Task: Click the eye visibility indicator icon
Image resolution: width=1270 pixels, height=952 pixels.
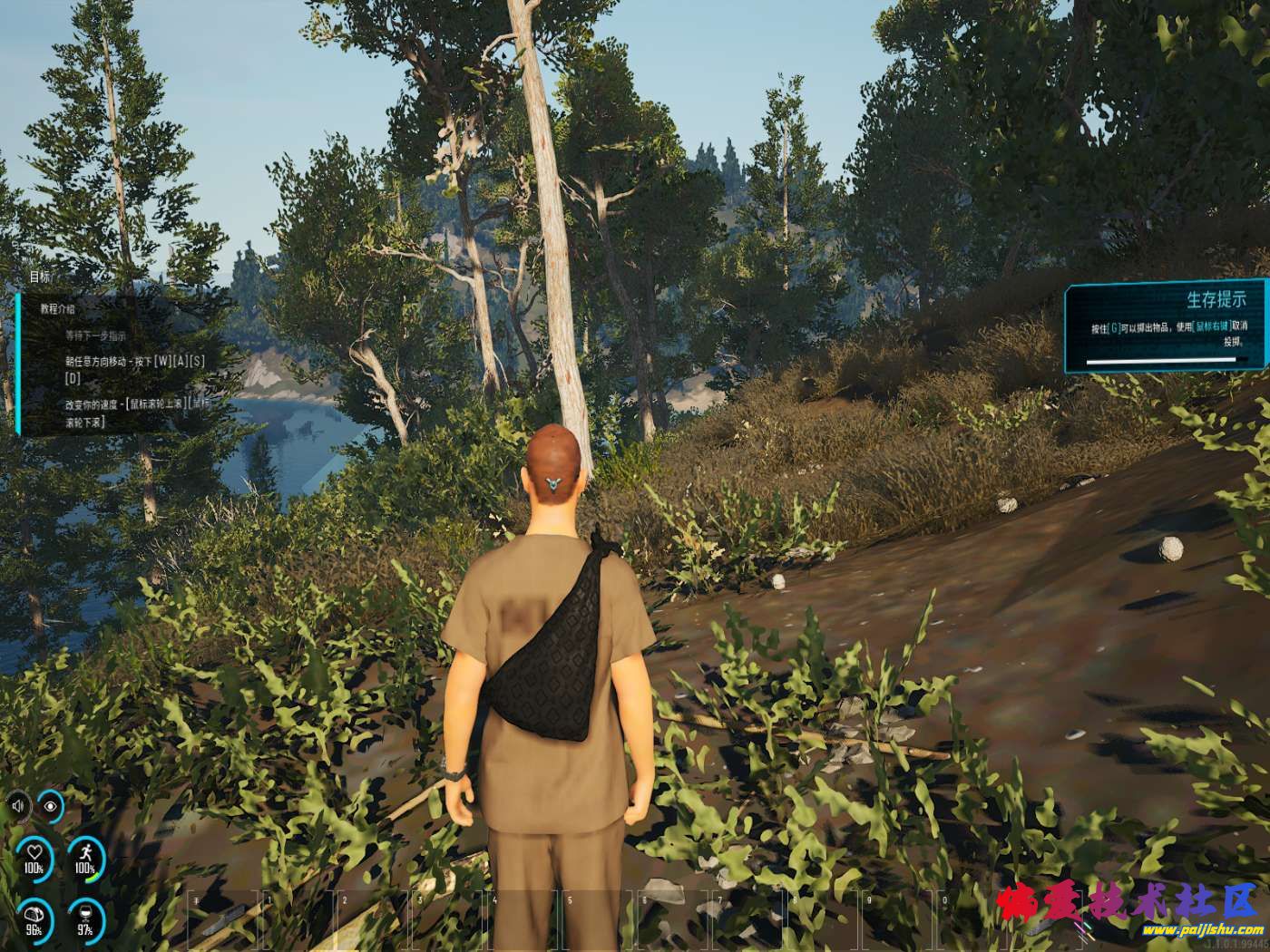Action: click(51, 805)
